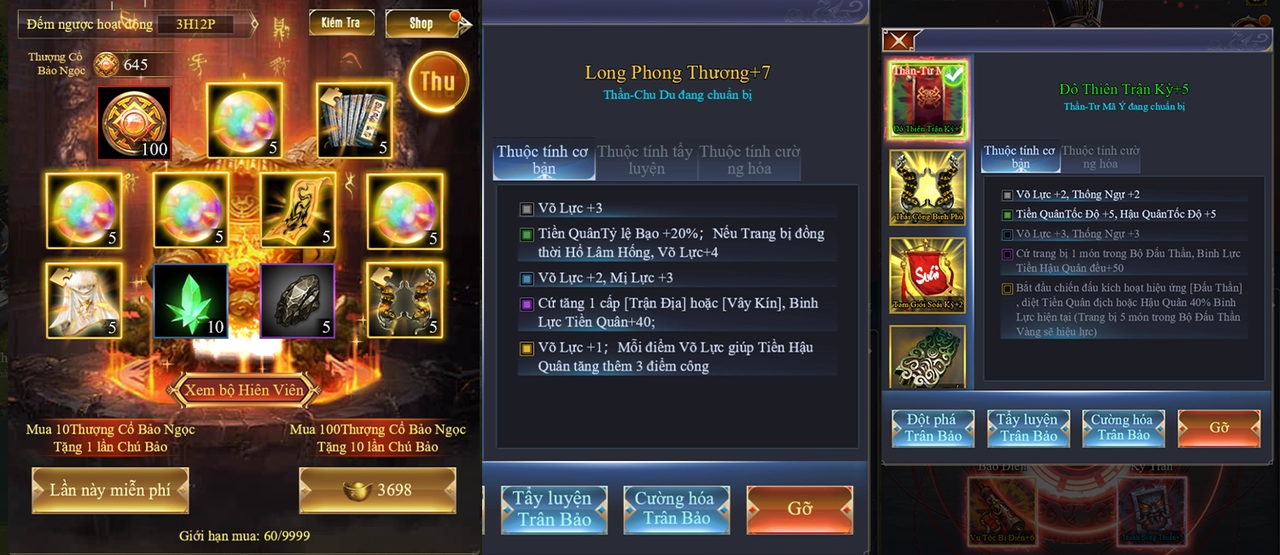Close the Đô Thiên Trận Kỳ panel
The height and width of the screenshot is (555, 1280).
(899, 41)
